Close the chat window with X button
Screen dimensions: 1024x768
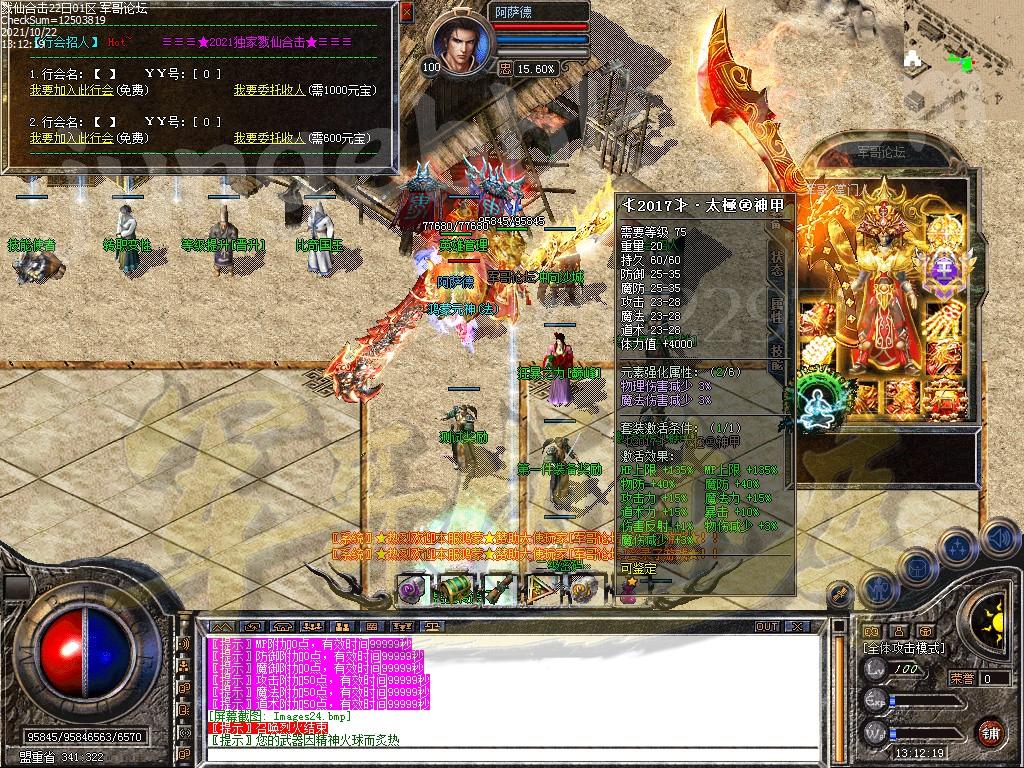pos(797,626)
